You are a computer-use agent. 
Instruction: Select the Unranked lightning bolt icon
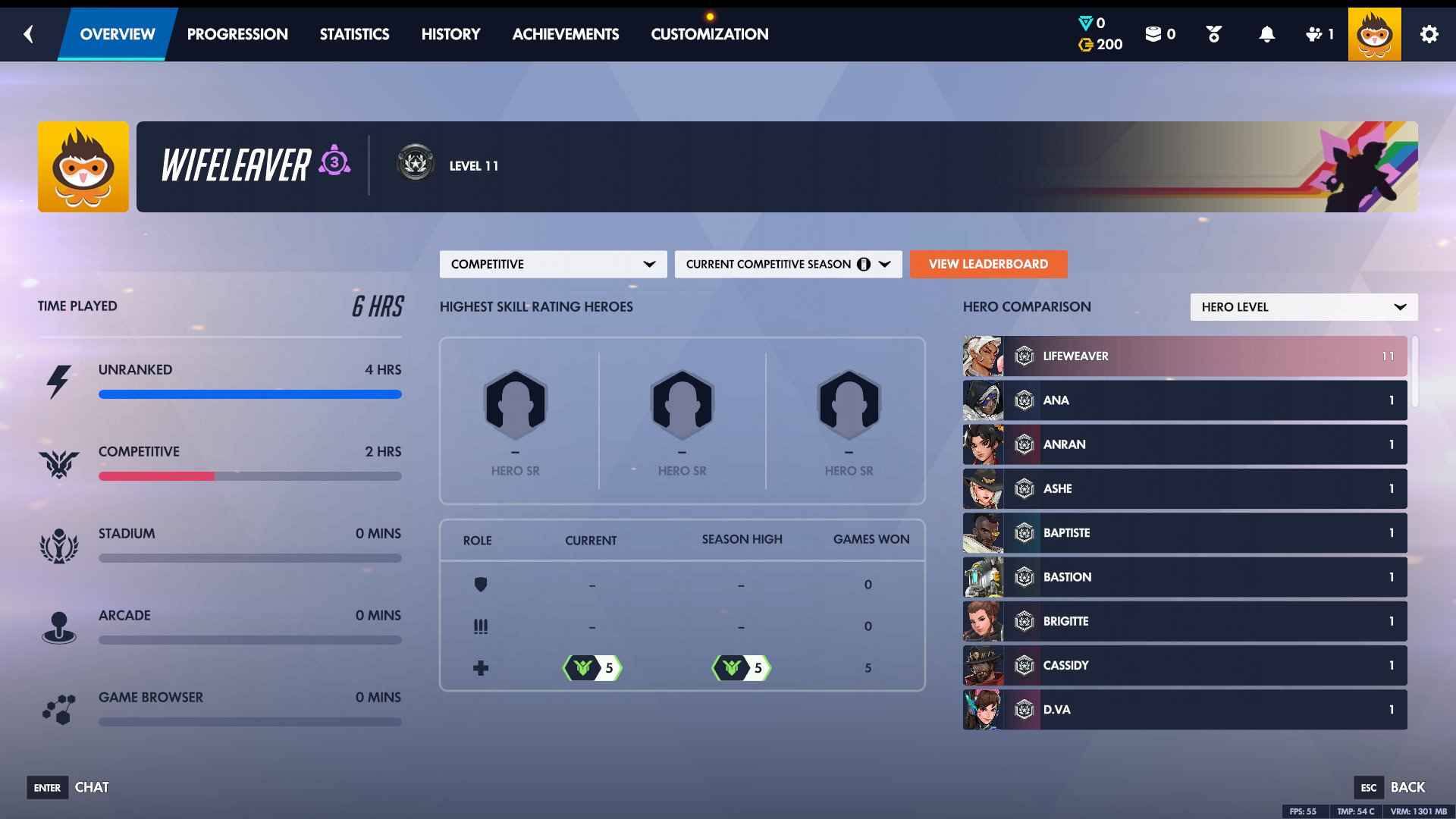coord(60,381)
